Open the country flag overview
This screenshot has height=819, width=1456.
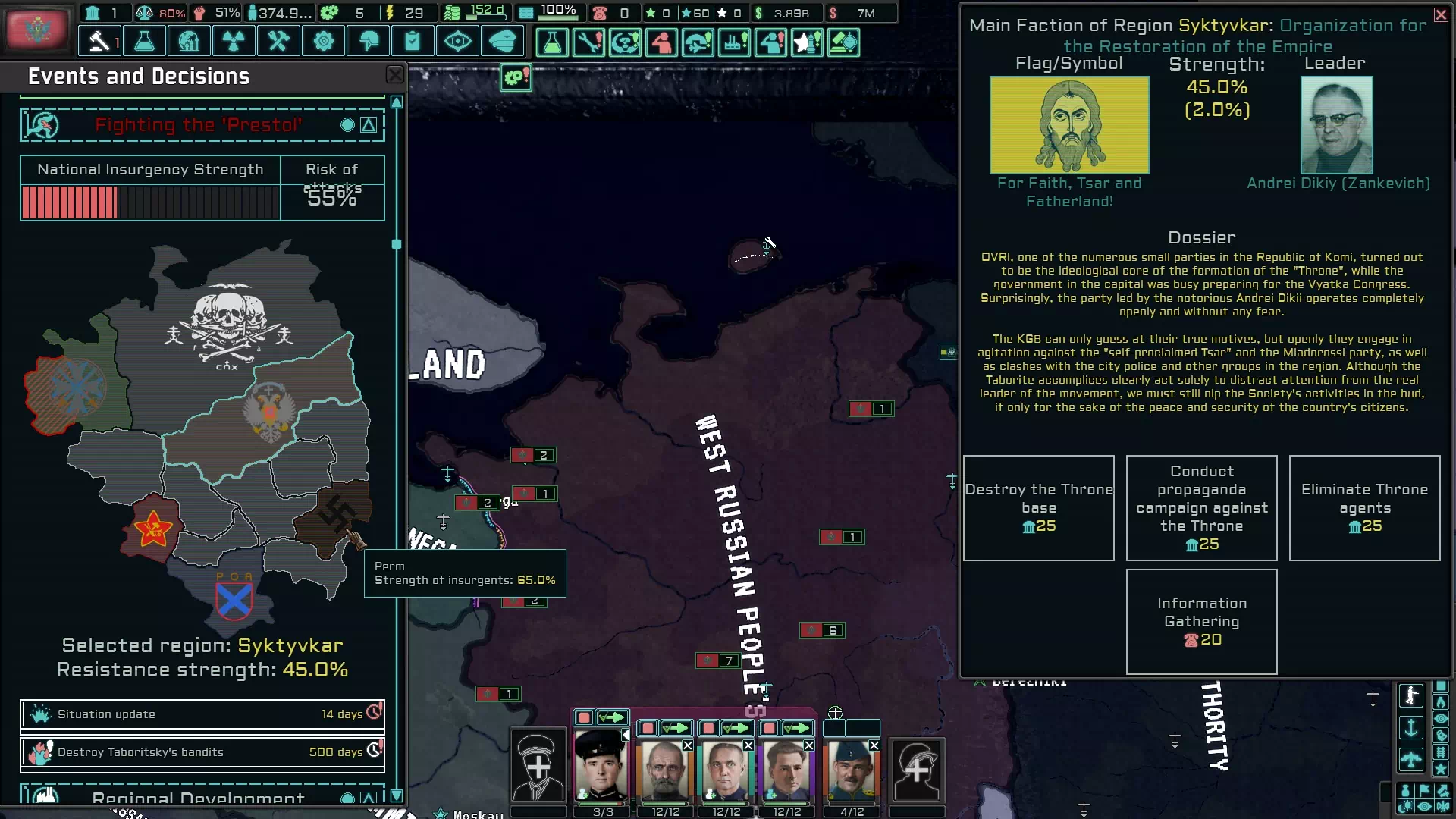point(36,30)
